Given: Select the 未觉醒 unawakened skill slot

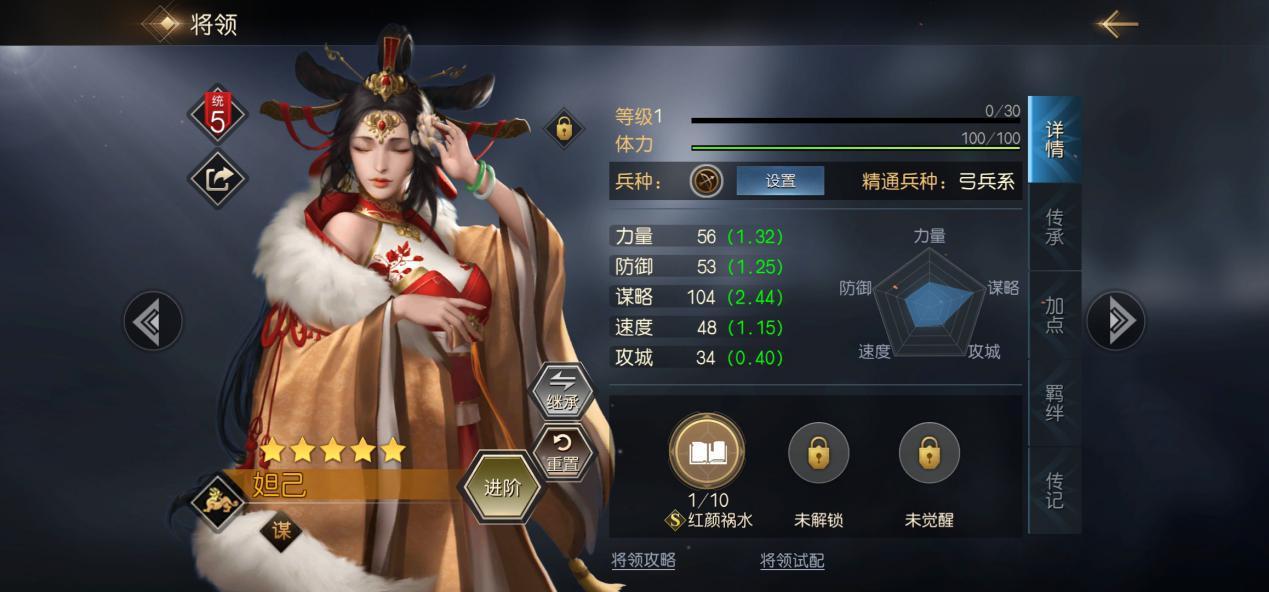Looking at the screenshot, I should coord(929,454).
